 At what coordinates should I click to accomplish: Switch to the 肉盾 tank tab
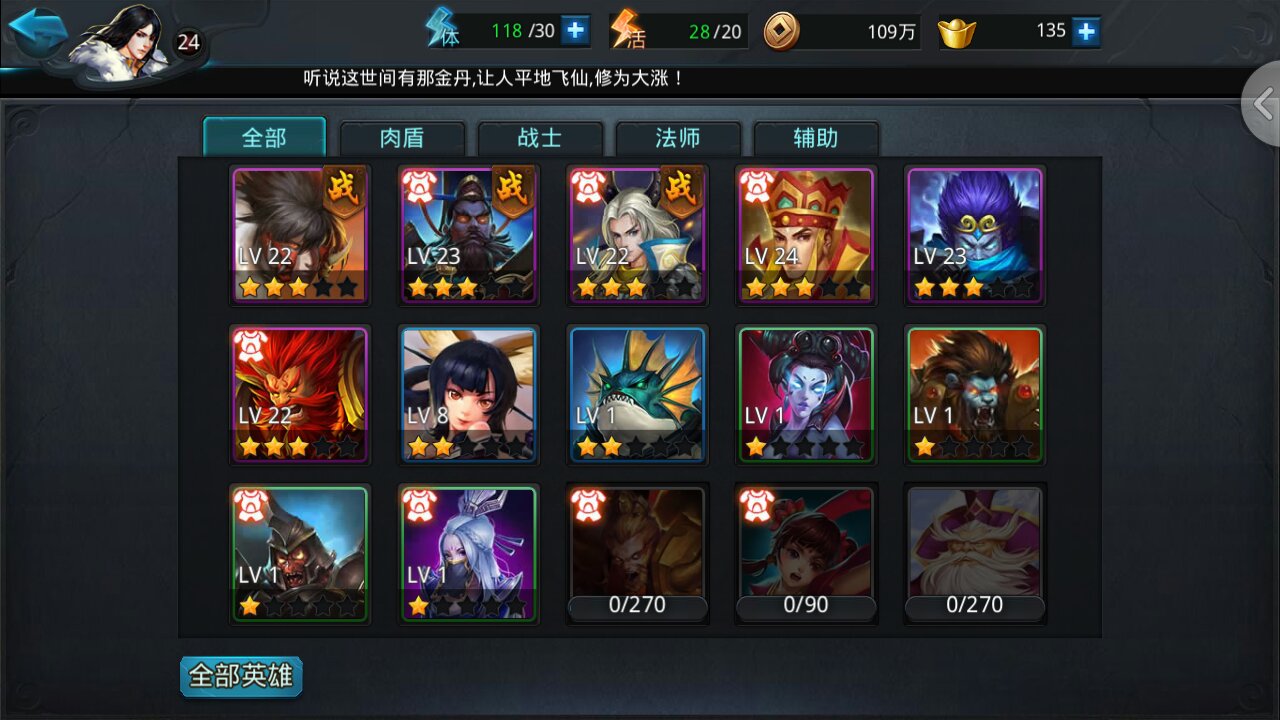[402, 139]
